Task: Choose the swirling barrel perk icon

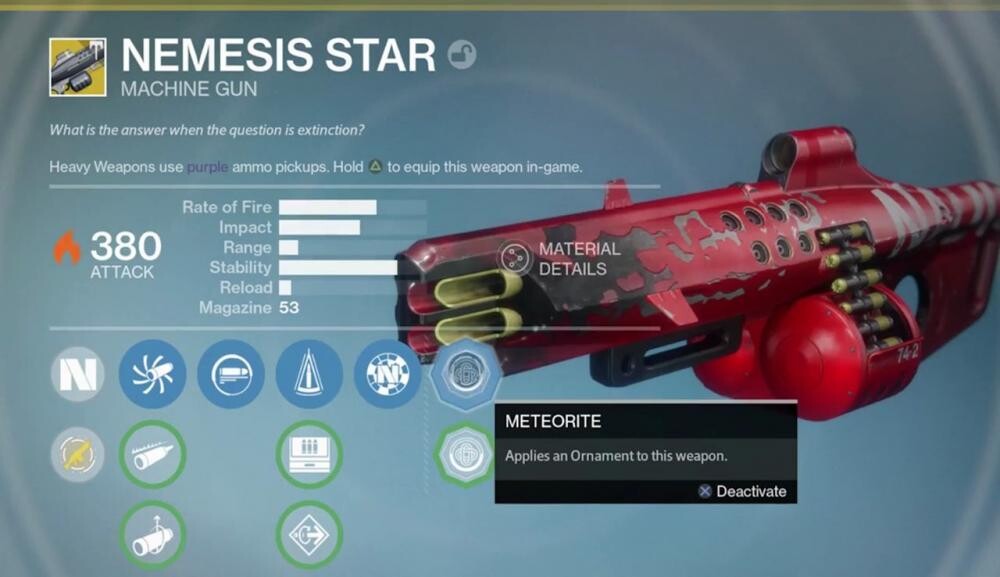Action: coord(152,374)
